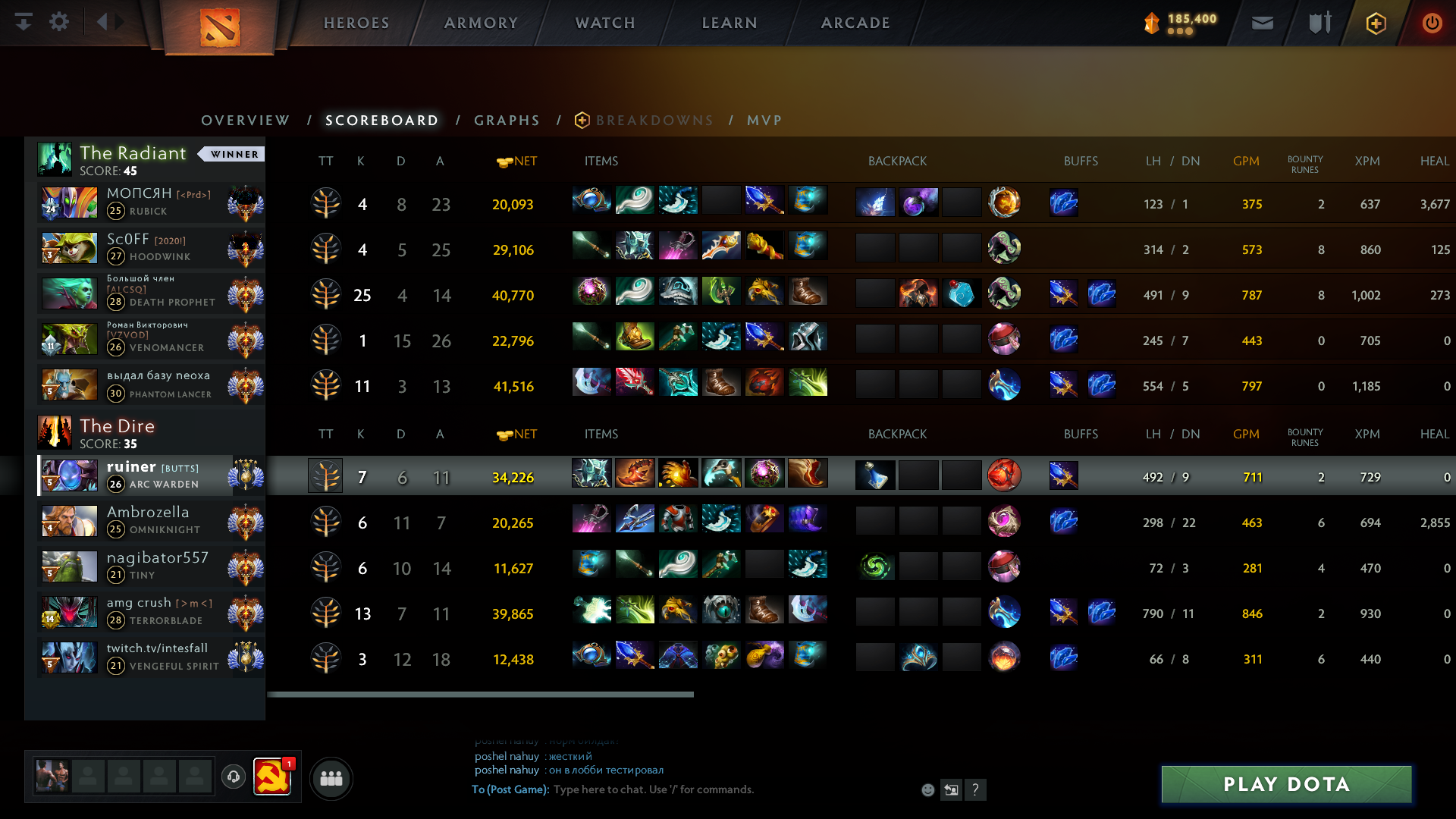Screen dimensions: 1456x819
Task: Open the Arcade section
Action: point(855,23)
